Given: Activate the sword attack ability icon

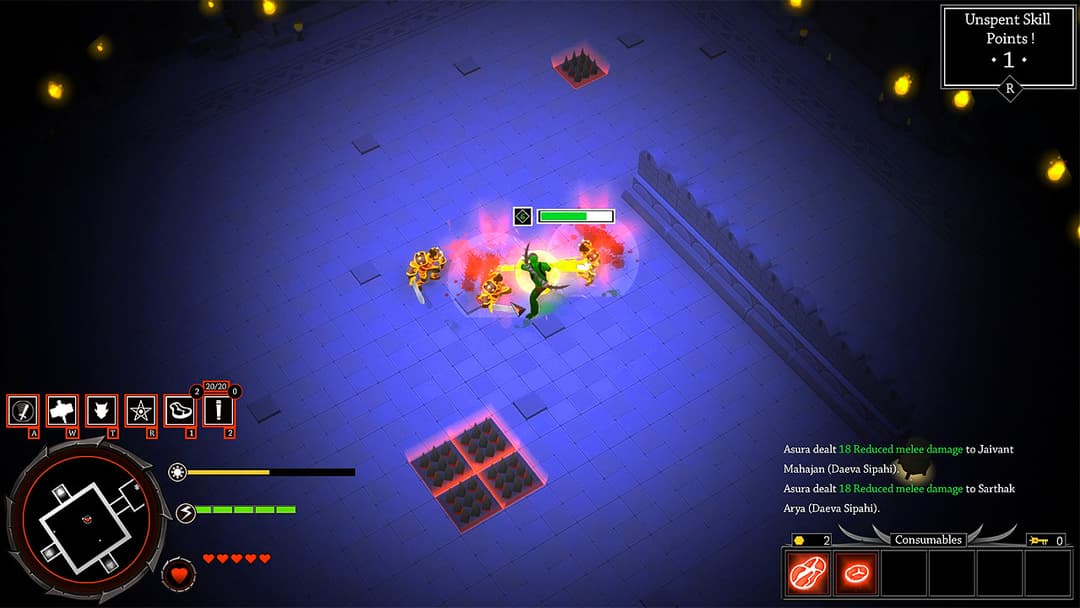Looking at the screenshot, I should point(23,410).
